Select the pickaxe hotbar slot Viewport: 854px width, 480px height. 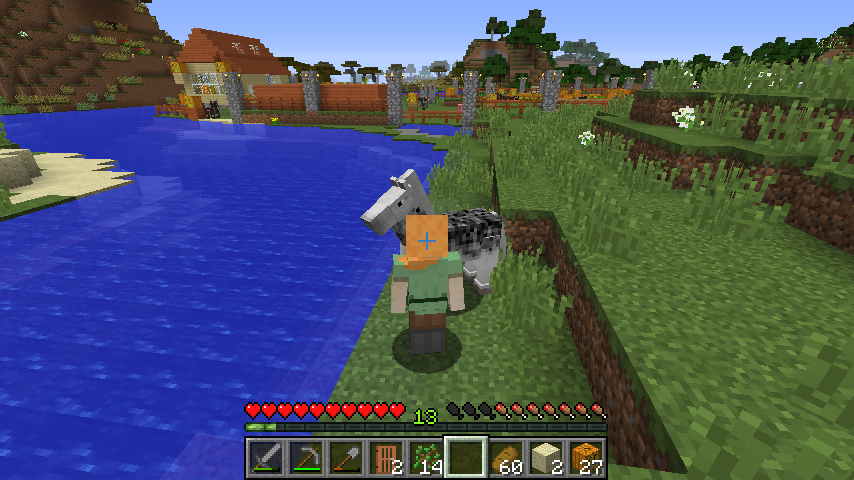point(306,458)
